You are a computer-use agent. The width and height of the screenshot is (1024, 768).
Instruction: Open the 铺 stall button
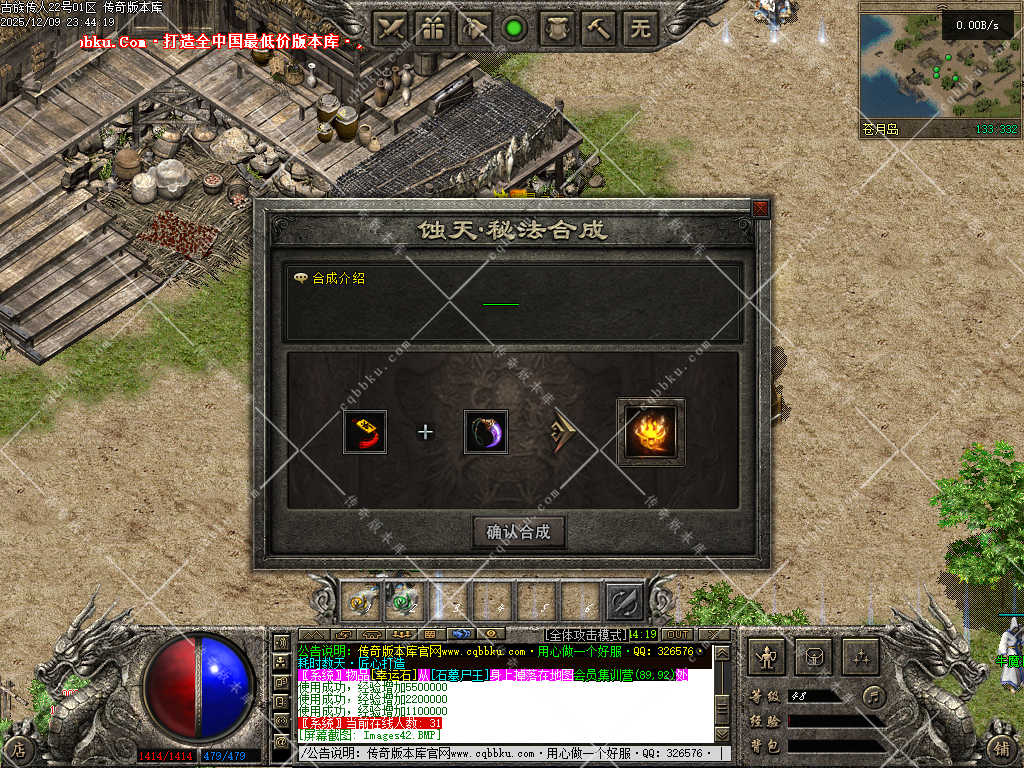(1002, 748)
